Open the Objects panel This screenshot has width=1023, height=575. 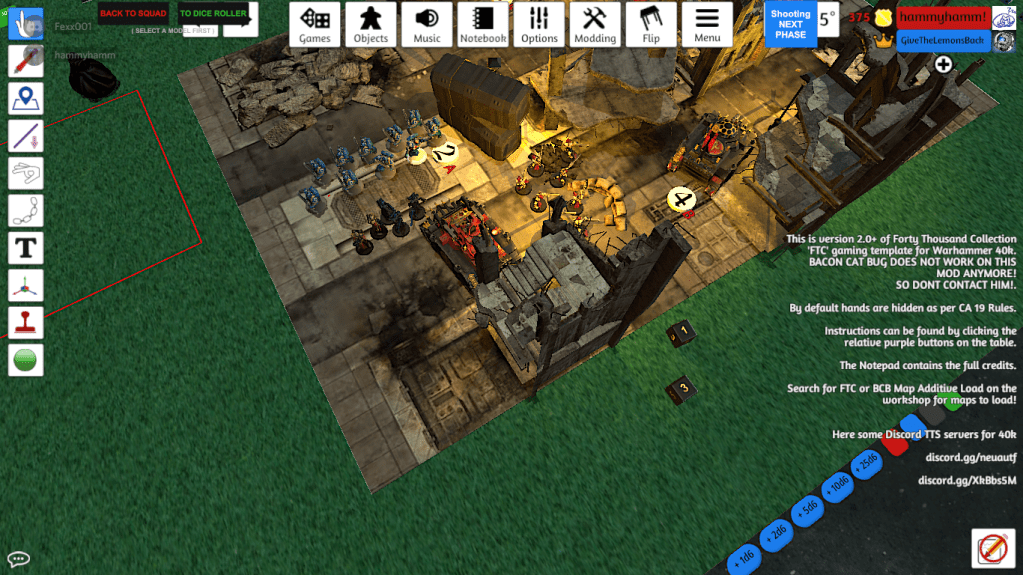click(x=371, y=24)
